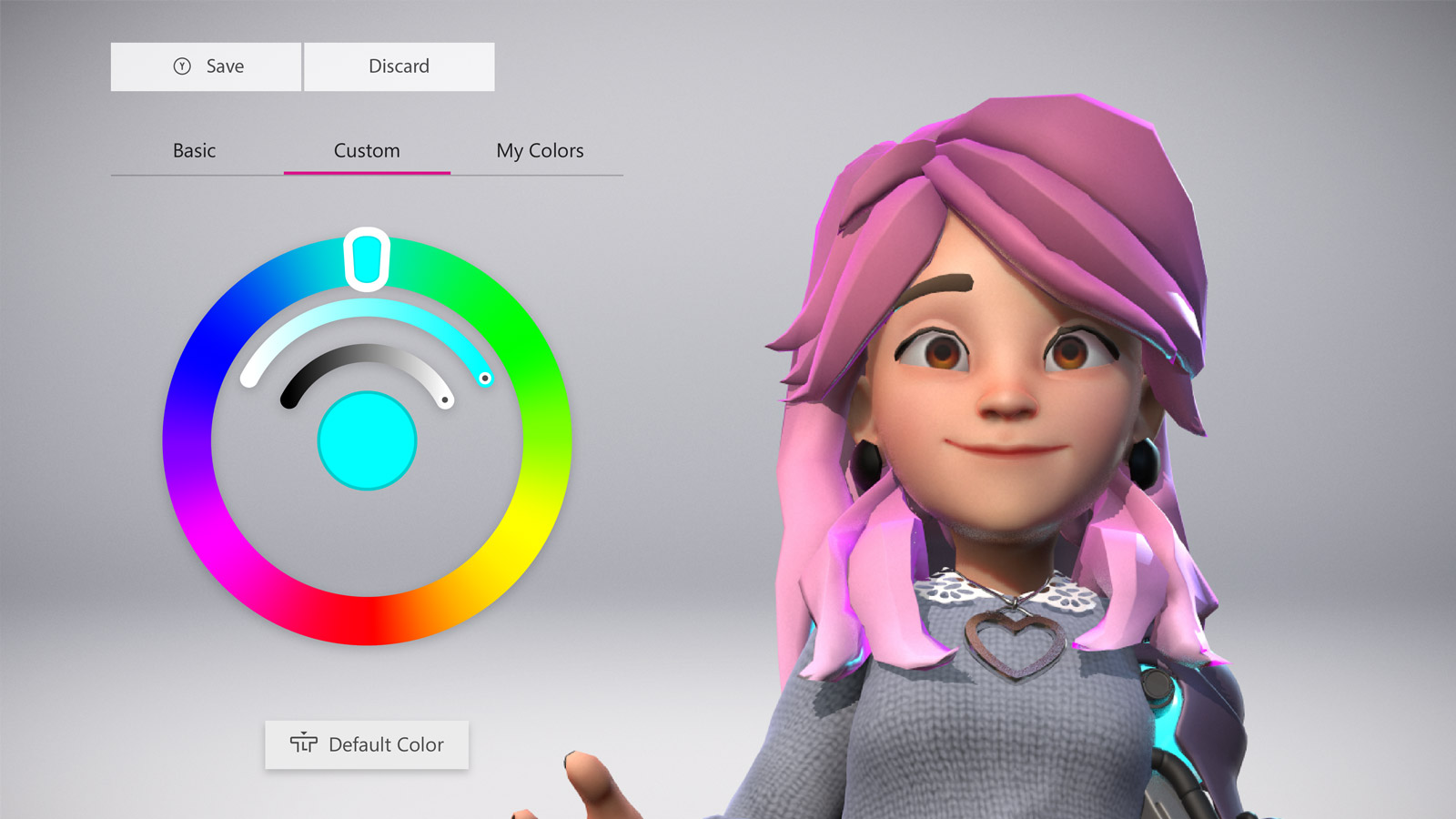Select the Custom tab
The image size is (1456, 819).
tap(367, 150)
